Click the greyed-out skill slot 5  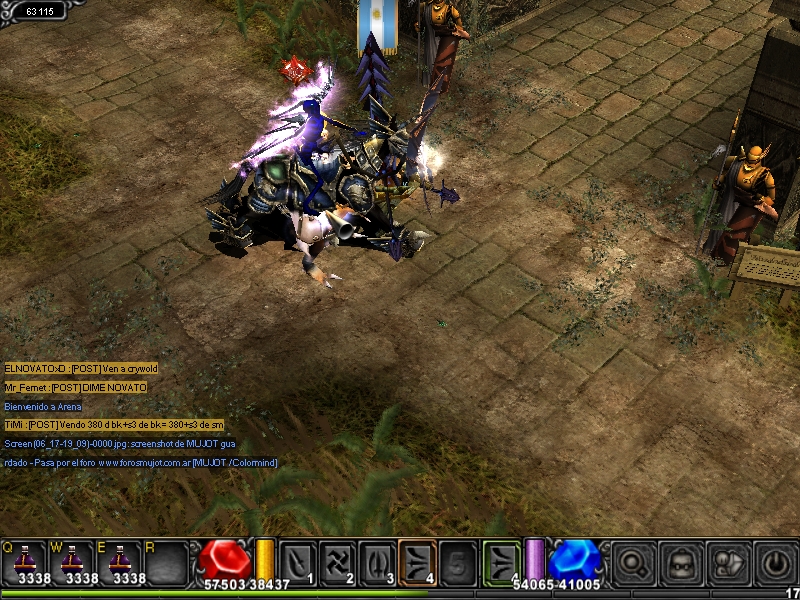(457, 561)
